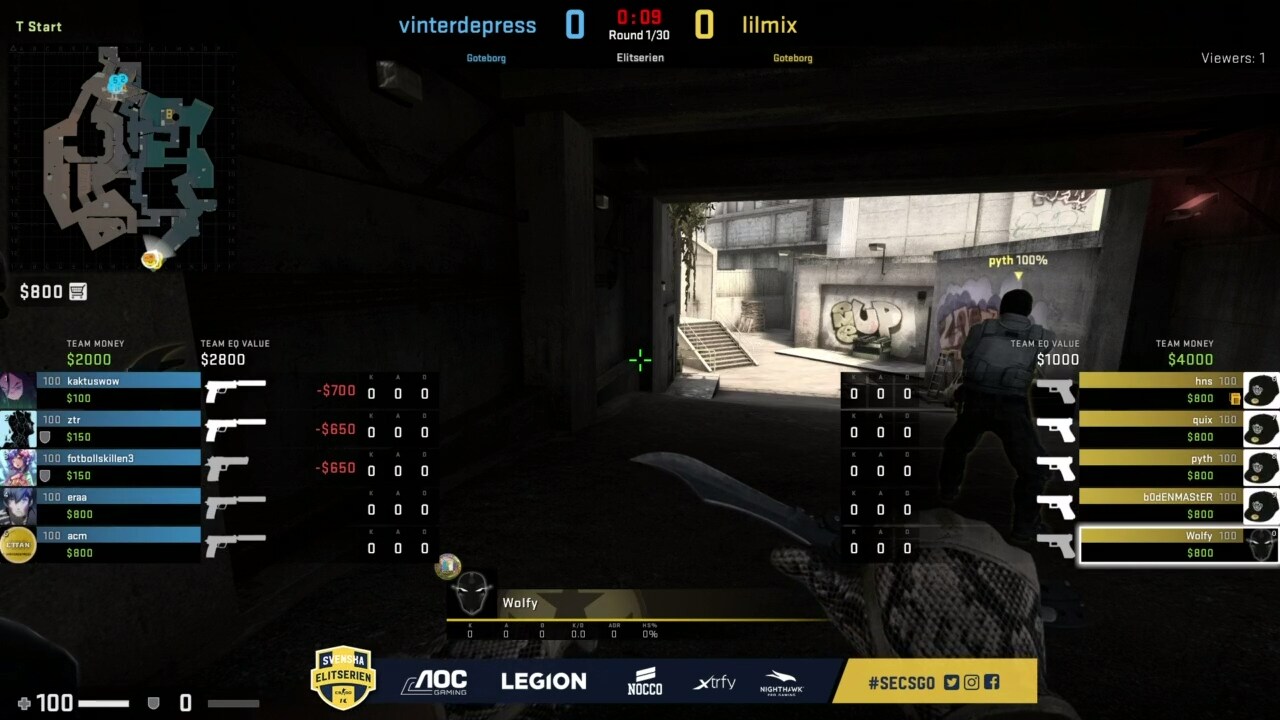The image size is (1280, 720).
Task: Click the Svenska Elitserien league logo
Action: pos(343,677)
